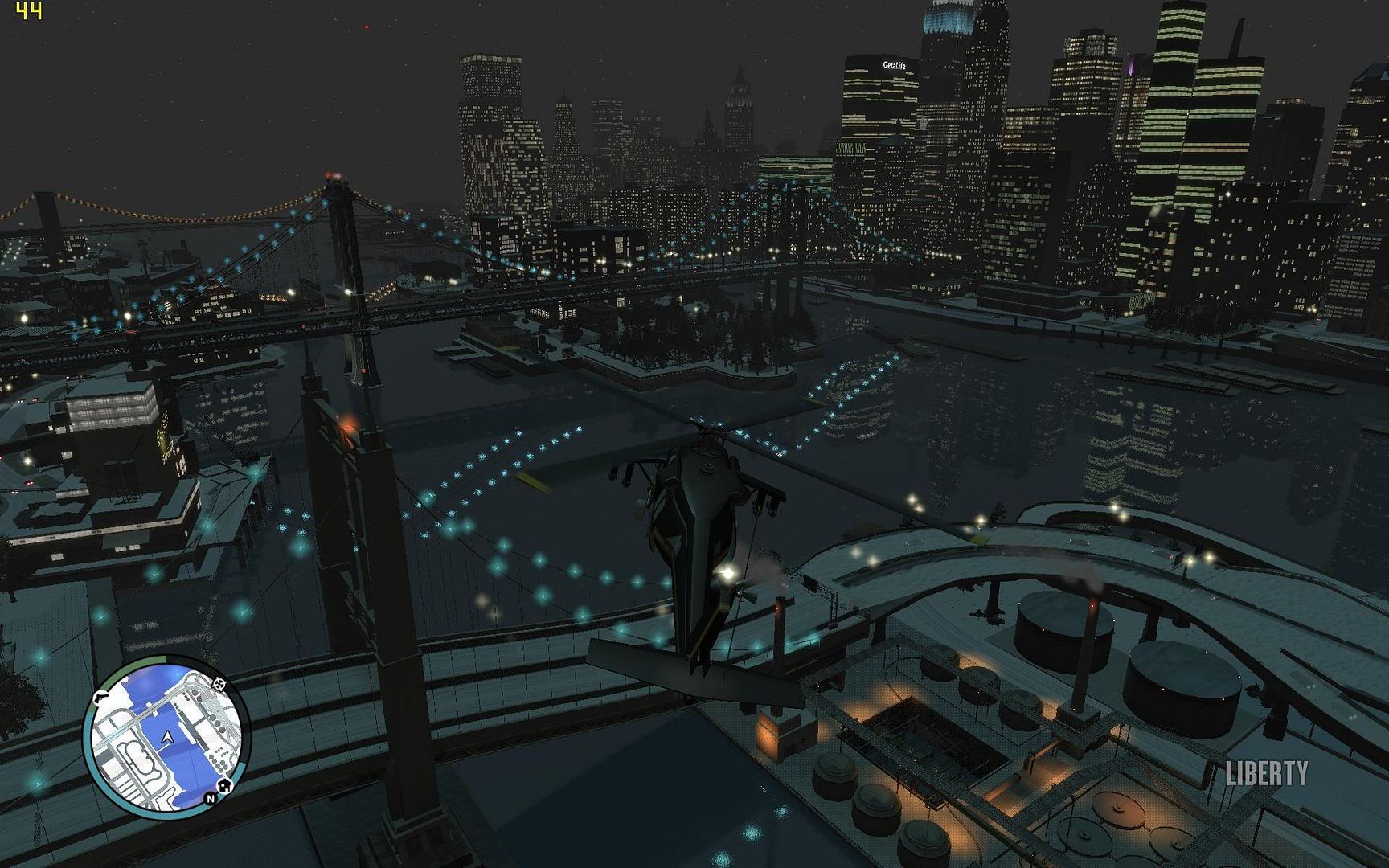Select the crosshair marker on the minimap
Viewport: 1389px width, 868px height.
coord(219,684)
